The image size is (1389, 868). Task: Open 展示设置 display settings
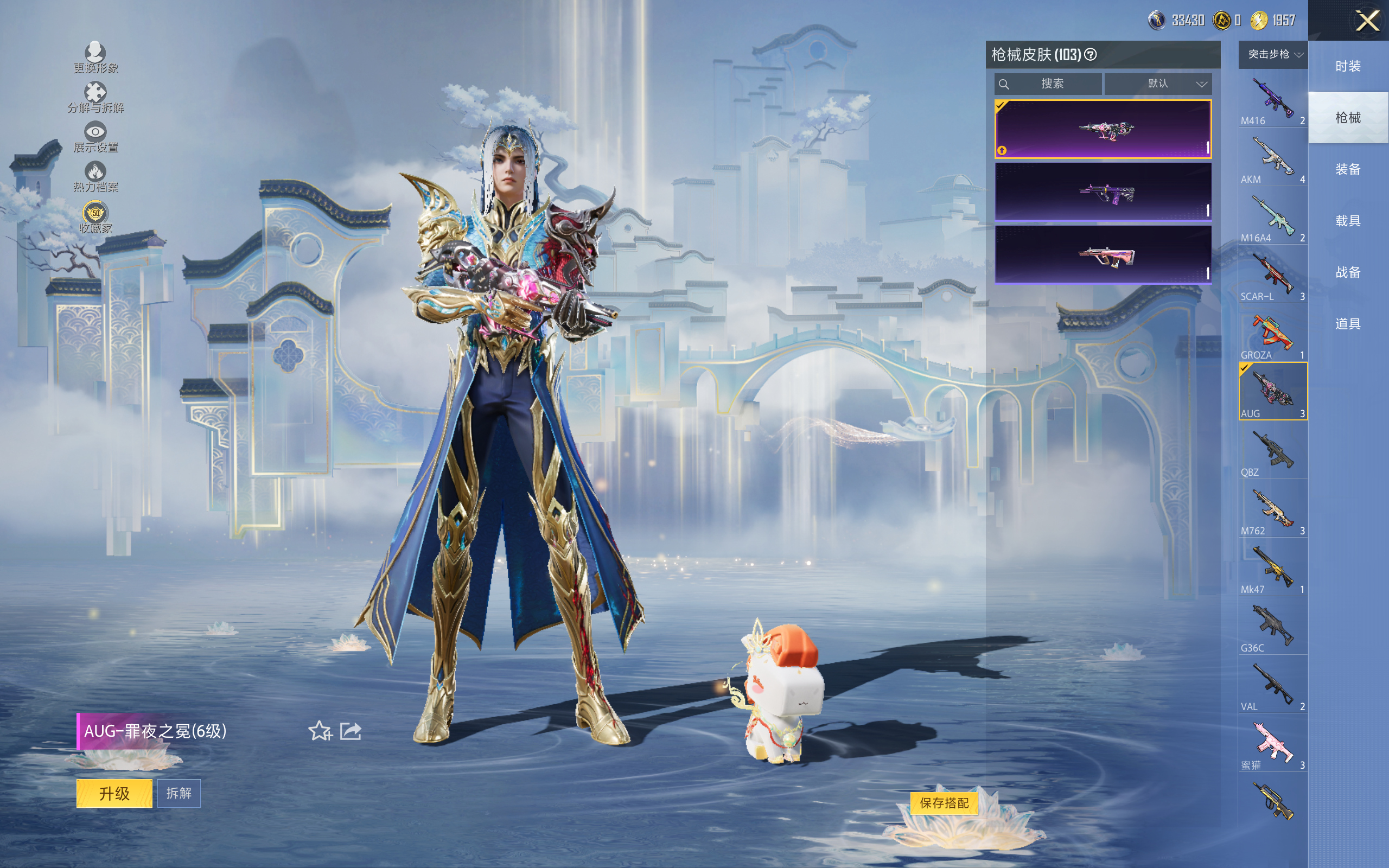(95, 137)
